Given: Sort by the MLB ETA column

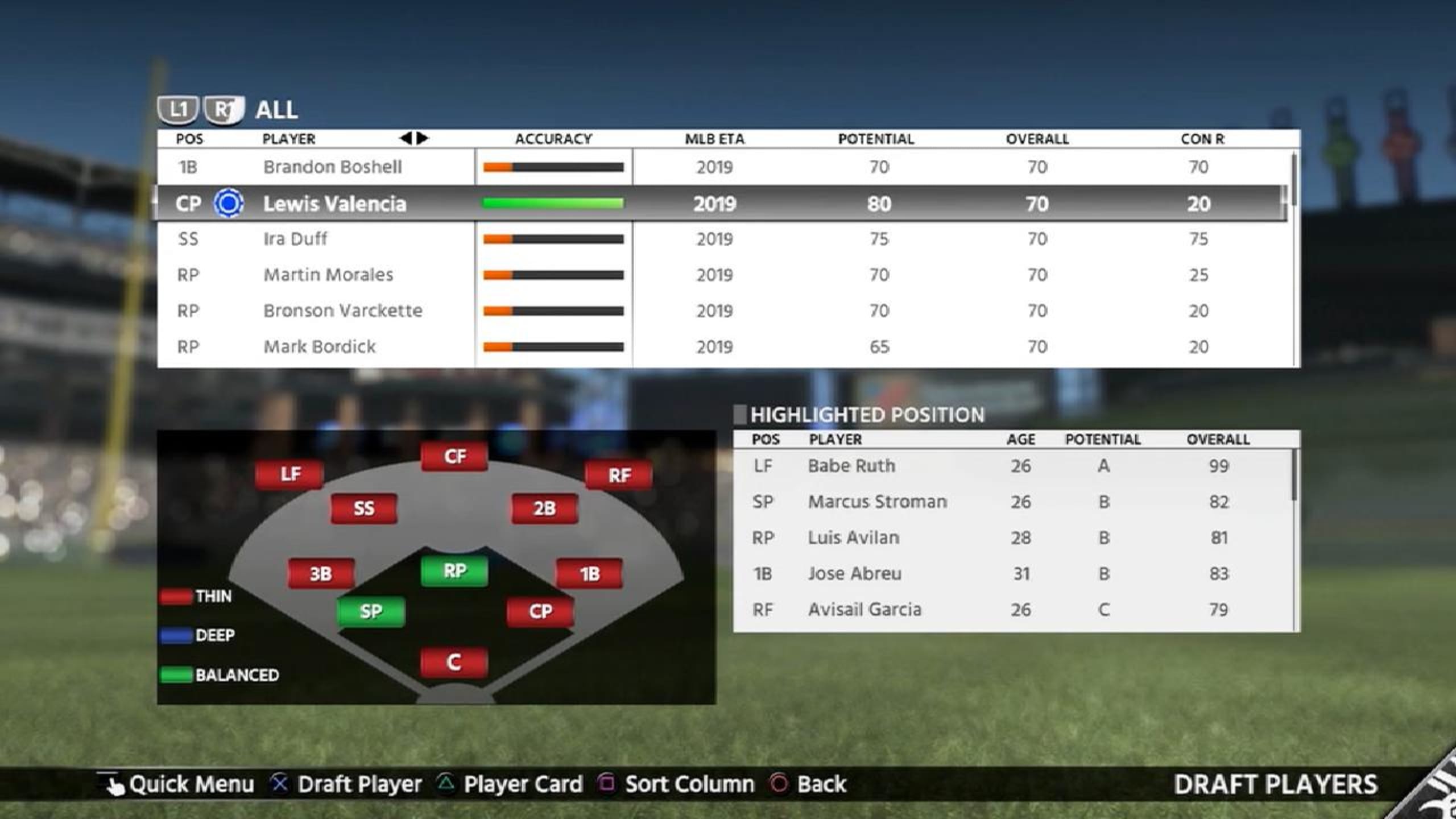Looking at the screenshot, I should (x=714, y=139).
